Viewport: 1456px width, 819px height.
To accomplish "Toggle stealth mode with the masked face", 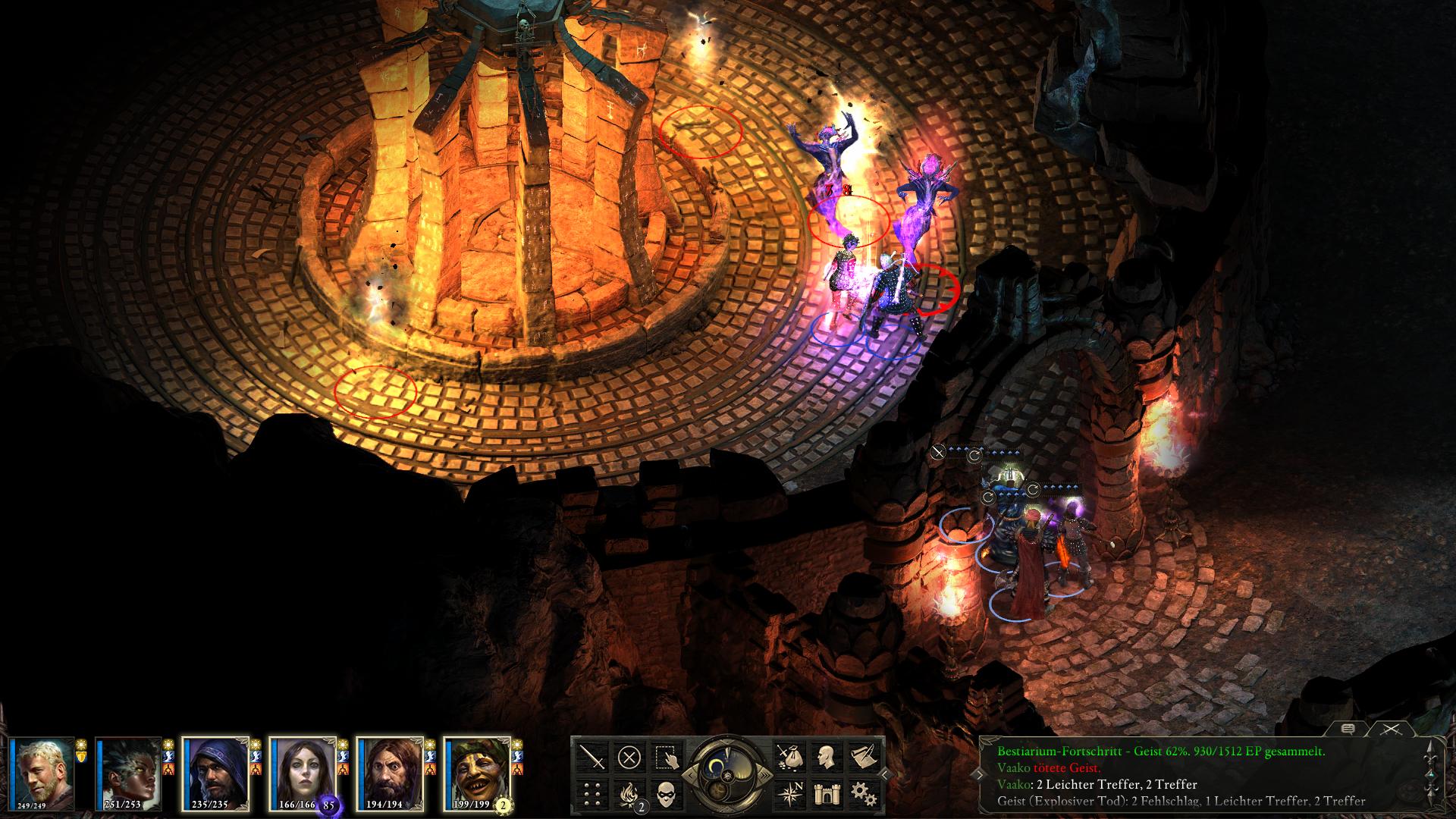I will 667,794.
